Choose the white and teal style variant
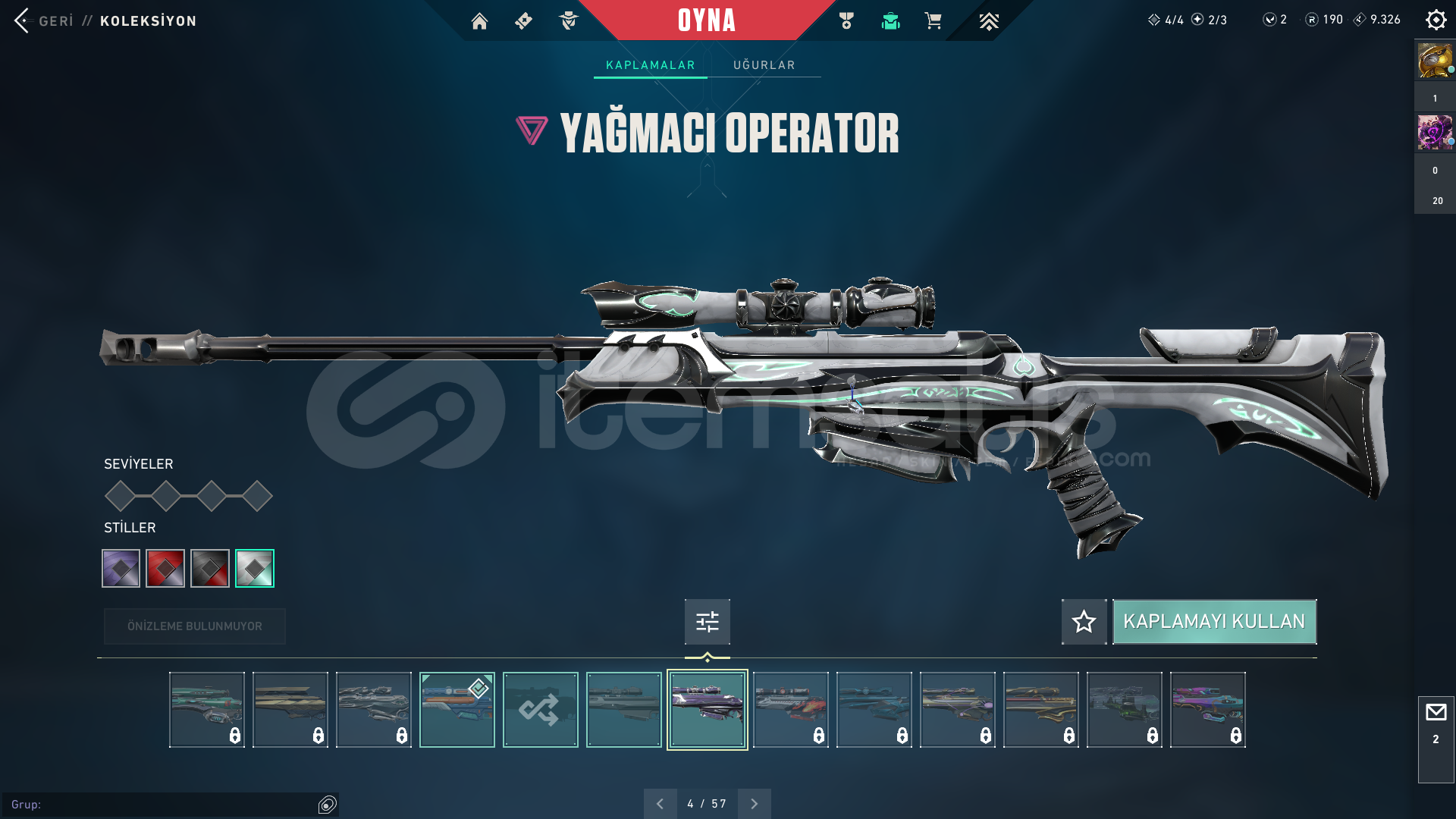Screen dimensions: 1456x819 pyautogui.click(x=255, y=568)
